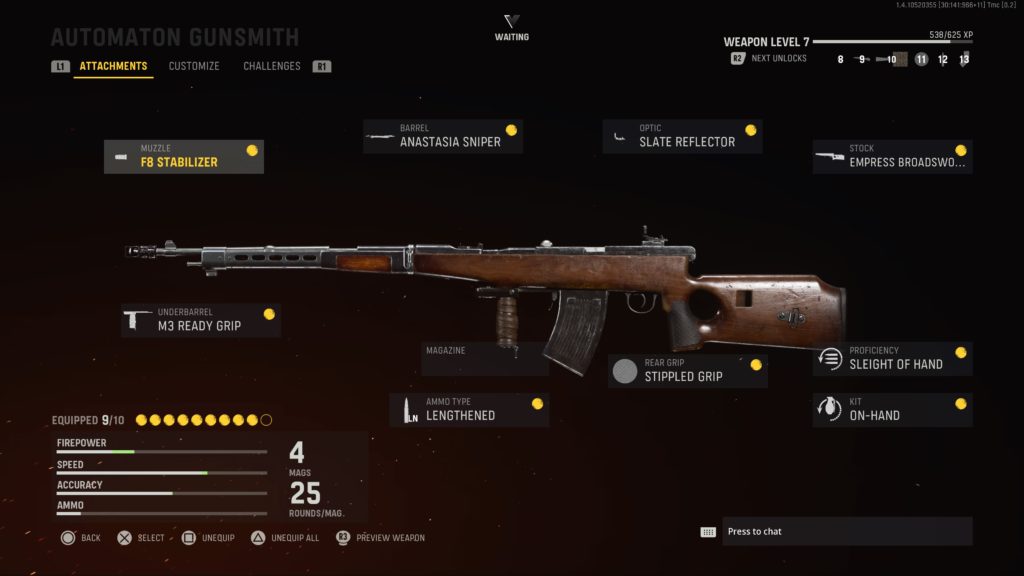Select the Empress Broadsword stock slot
1024x576 pixels.
tap(892, 156)
